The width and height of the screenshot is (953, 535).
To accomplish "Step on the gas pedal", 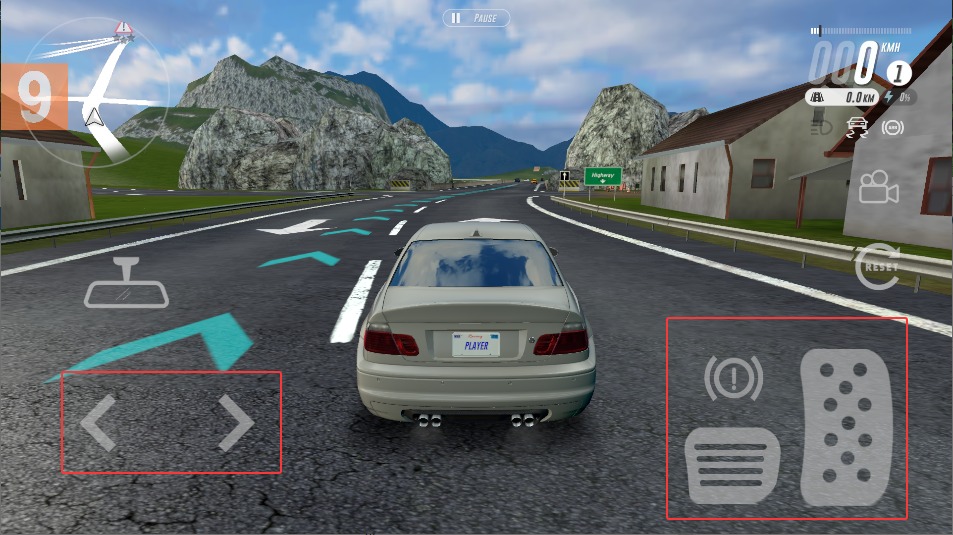I will click(845, 427).
